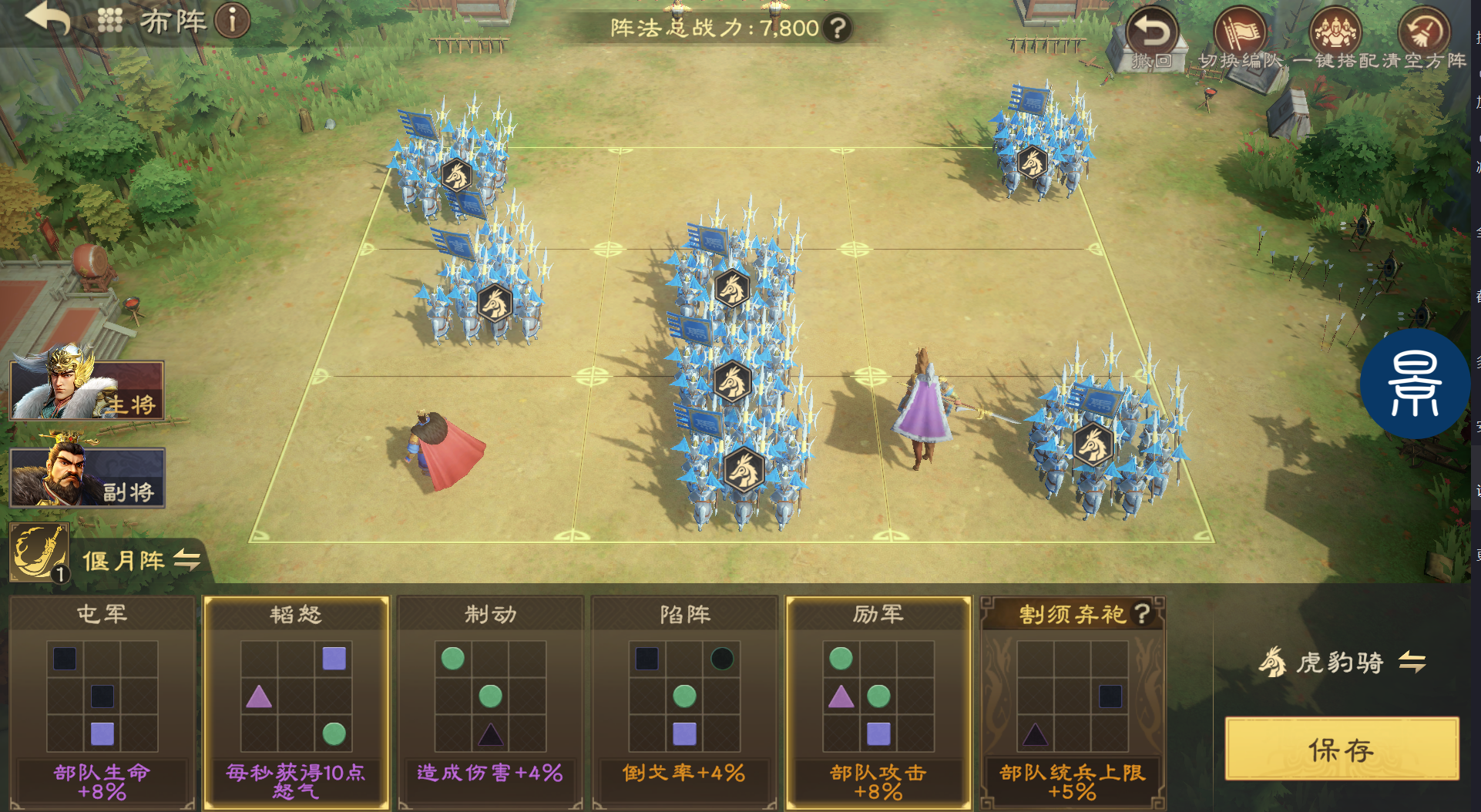Viewport: 1481px width, 812px height.
Task: Open the round blue 景 overlay button
Action: [x=1415, y=384]
